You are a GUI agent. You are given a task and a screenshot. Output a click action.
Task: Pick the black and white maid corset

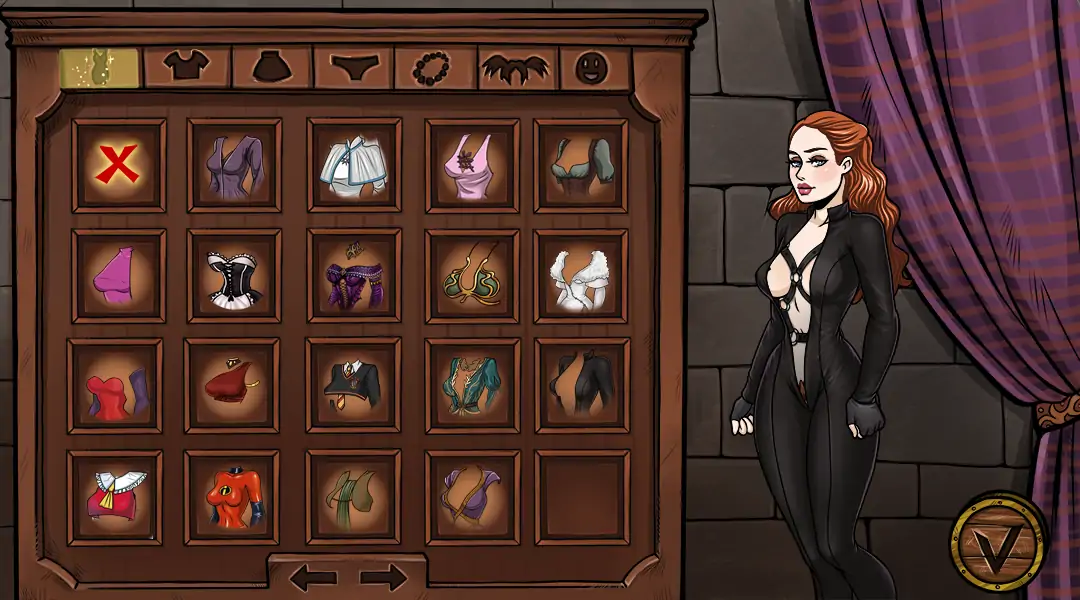coord(234,276)
